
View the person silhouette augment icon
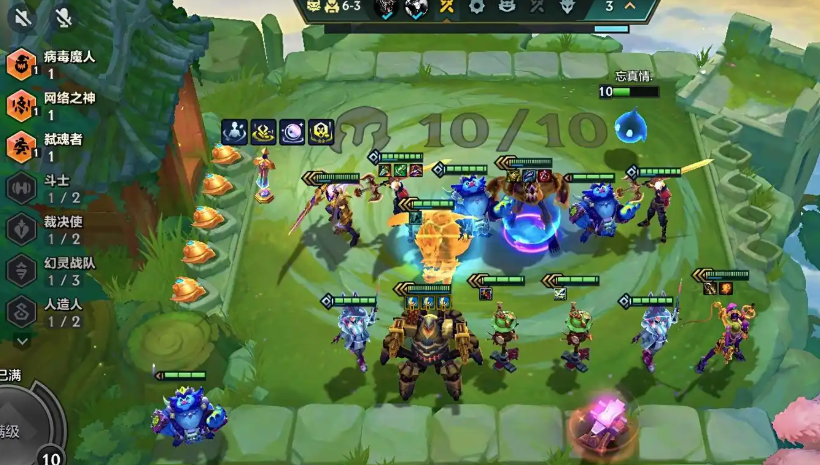[235, 131]
